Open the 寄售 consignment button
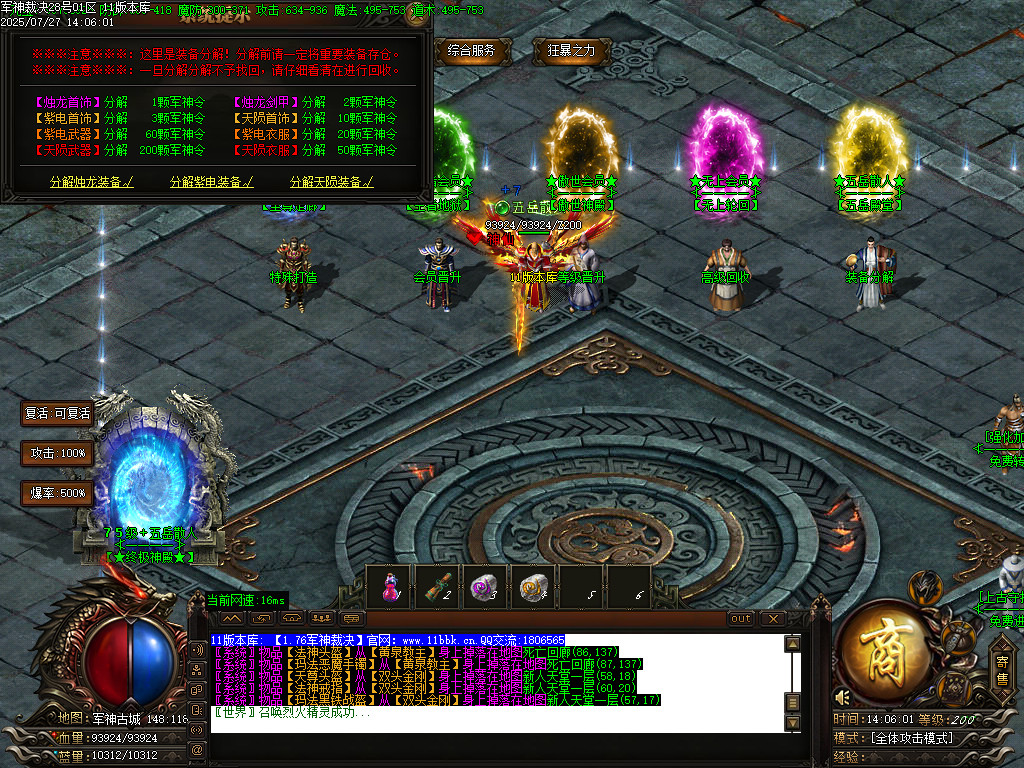Image resolution: width=1024 pixels, height=768 pixels. pos(1002,669)
